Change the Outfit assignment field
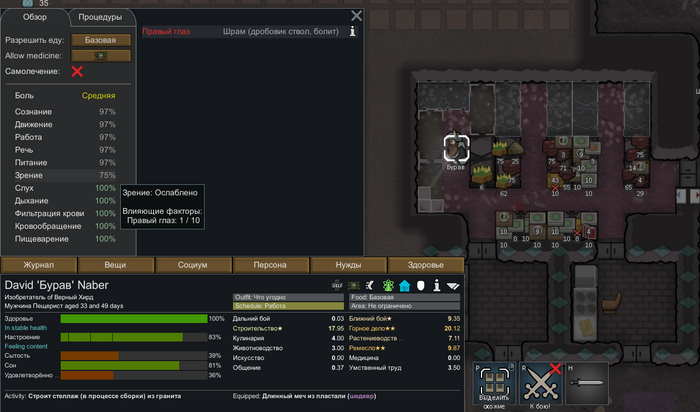The width and height of the screenshot is (700, 412). [x=288, y=296]
